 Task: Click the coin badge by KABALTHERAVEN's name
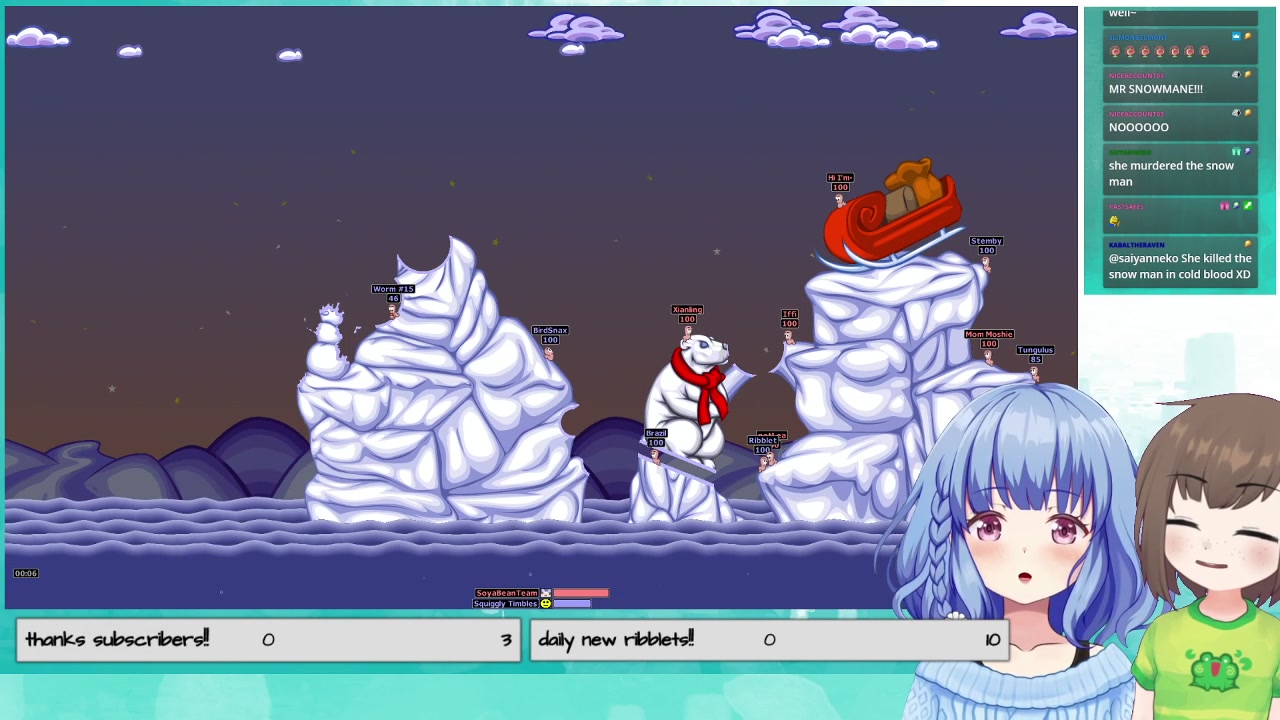pos(1249,242)
